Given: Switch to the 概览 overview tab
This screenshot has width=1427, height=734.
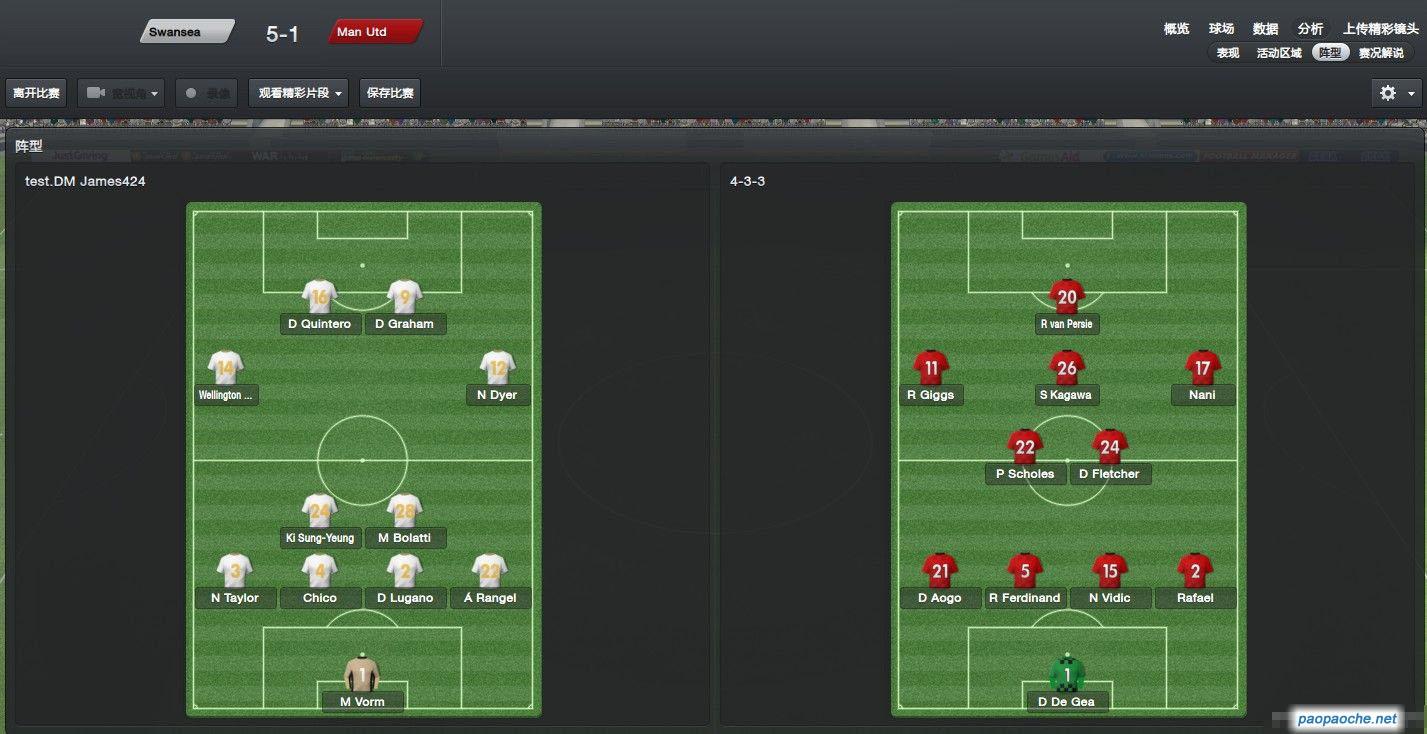Looking at the screenshot, I should (1176, 29).
